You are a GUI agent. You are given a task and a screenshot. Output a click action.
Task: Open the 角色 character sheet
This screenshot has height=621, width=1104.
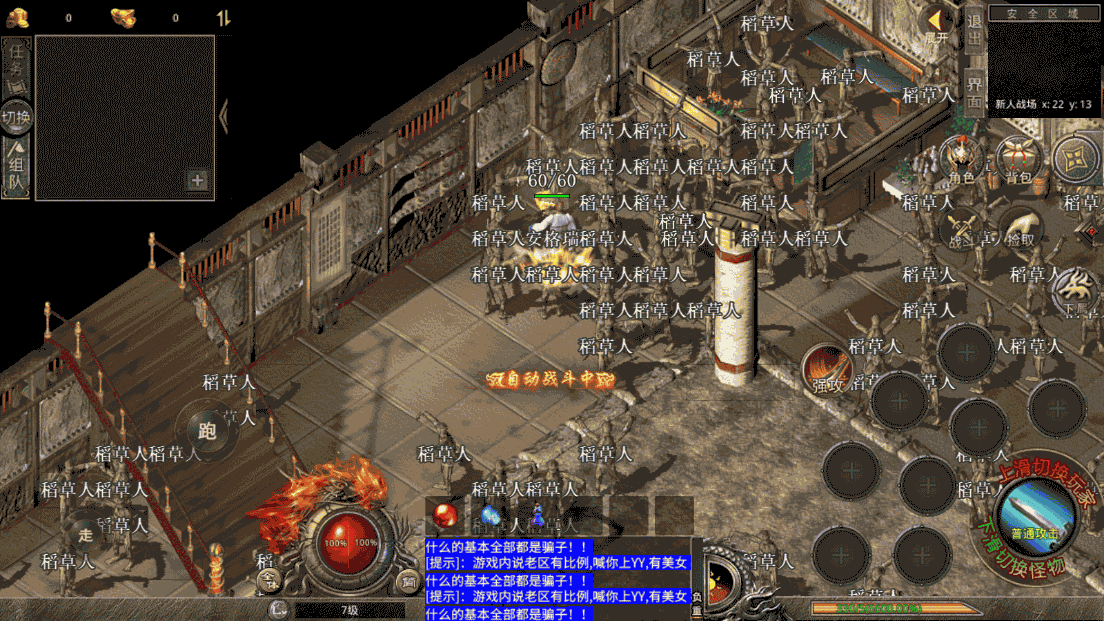point(961,160)
